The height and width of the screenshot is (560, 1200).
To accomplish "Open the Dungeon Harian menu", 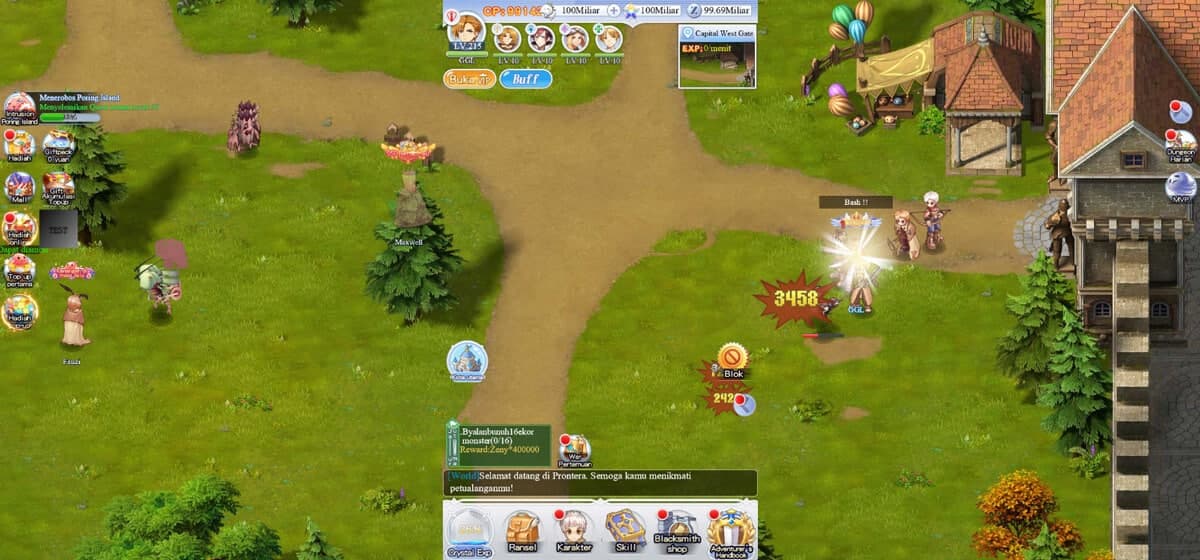I will tap(1181, 146).
